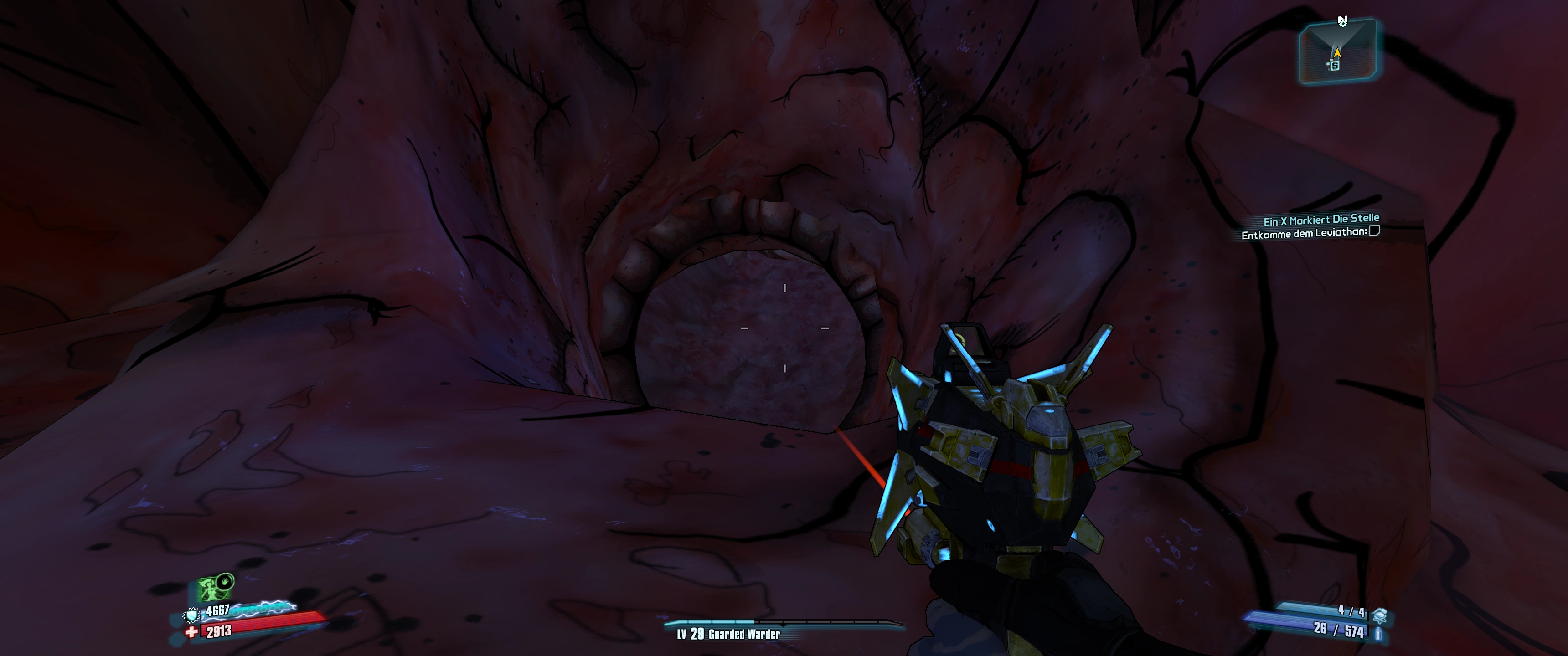Click the red cross health icon

(191, 632)
